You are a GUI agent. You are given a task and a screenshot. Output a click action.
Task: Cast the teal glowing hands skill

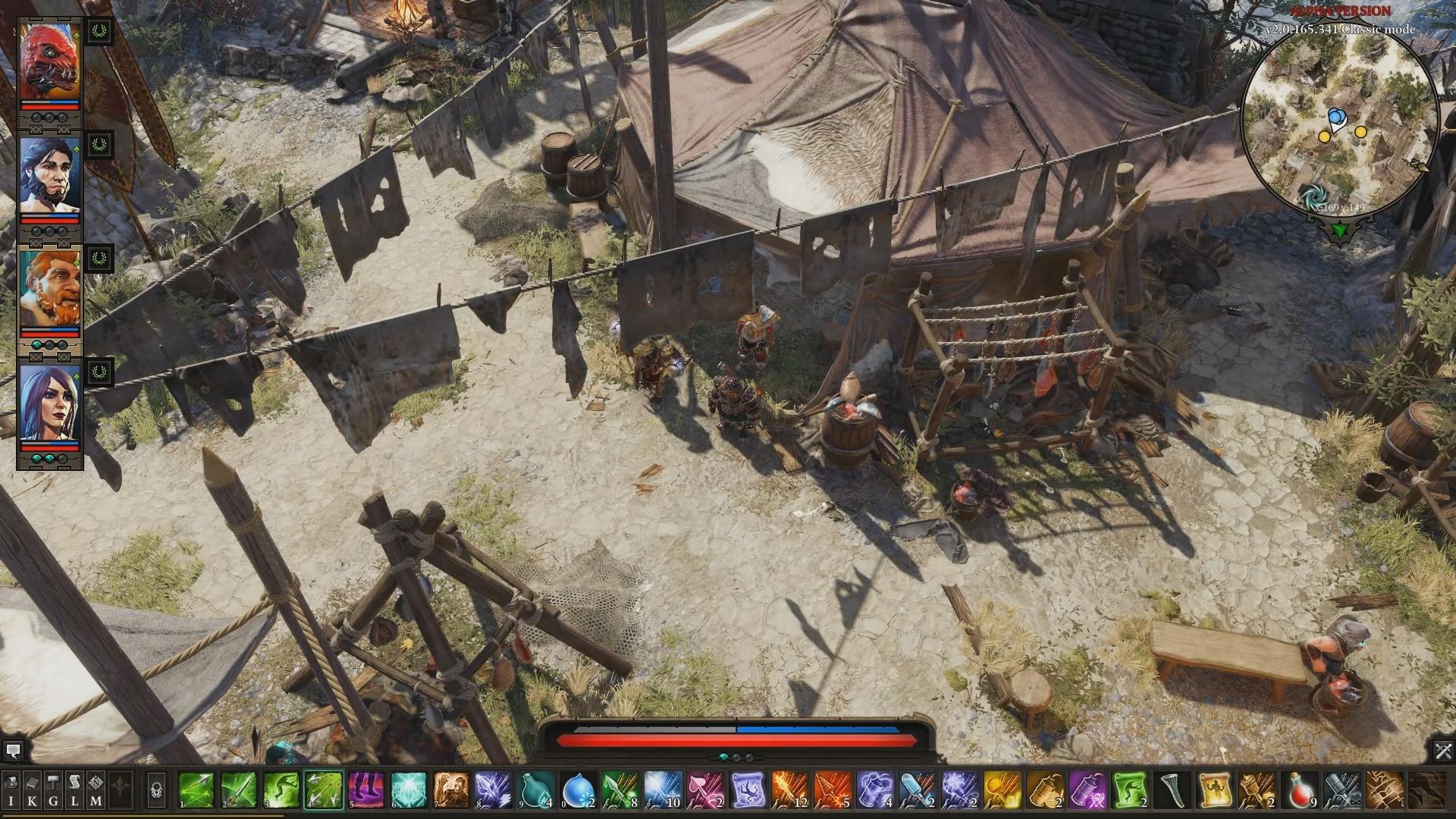pyautogui.click(x=409, y=790)
